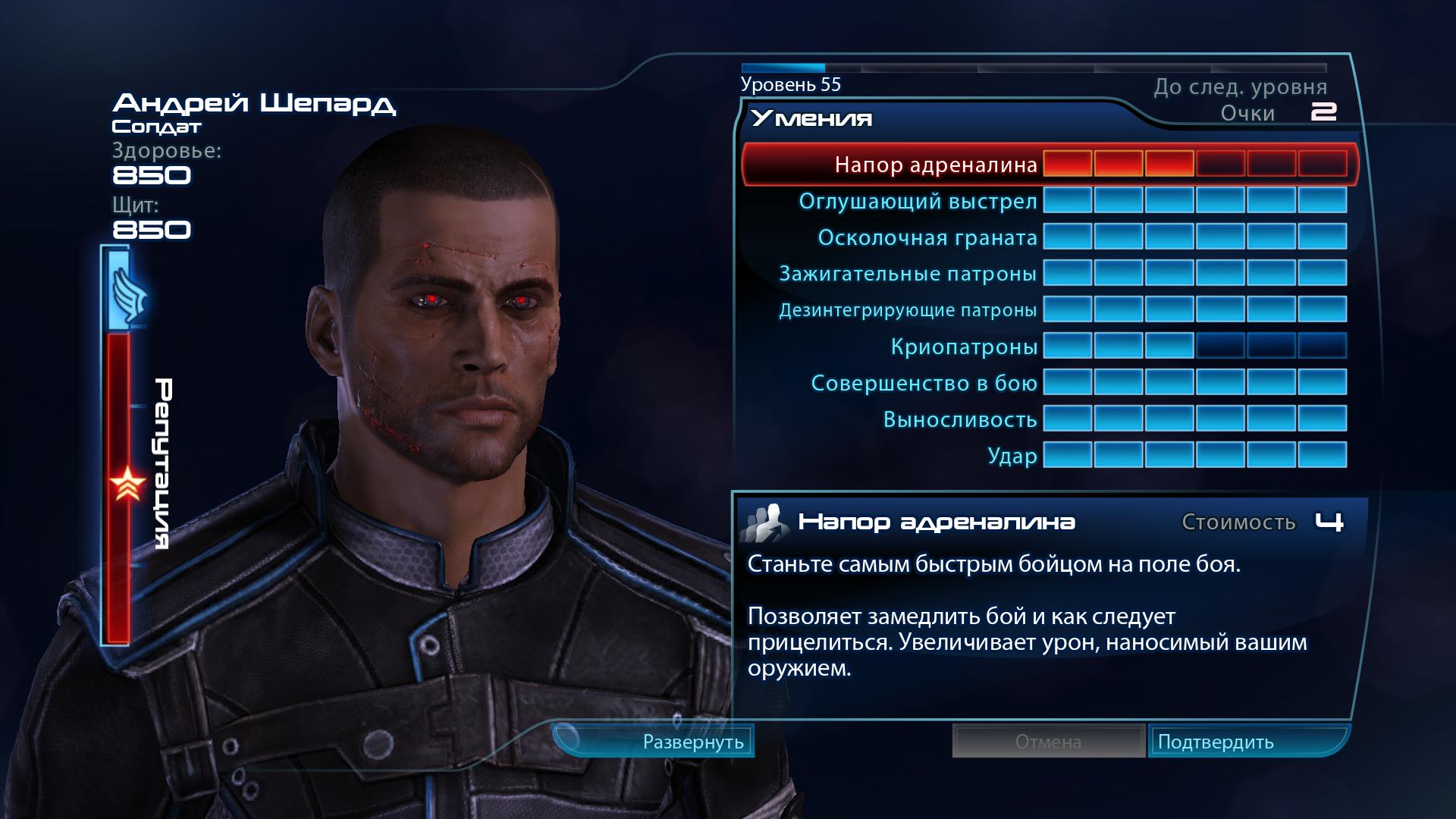Choose the Оглушающий выстрел skill

click(x=918, y=202)
